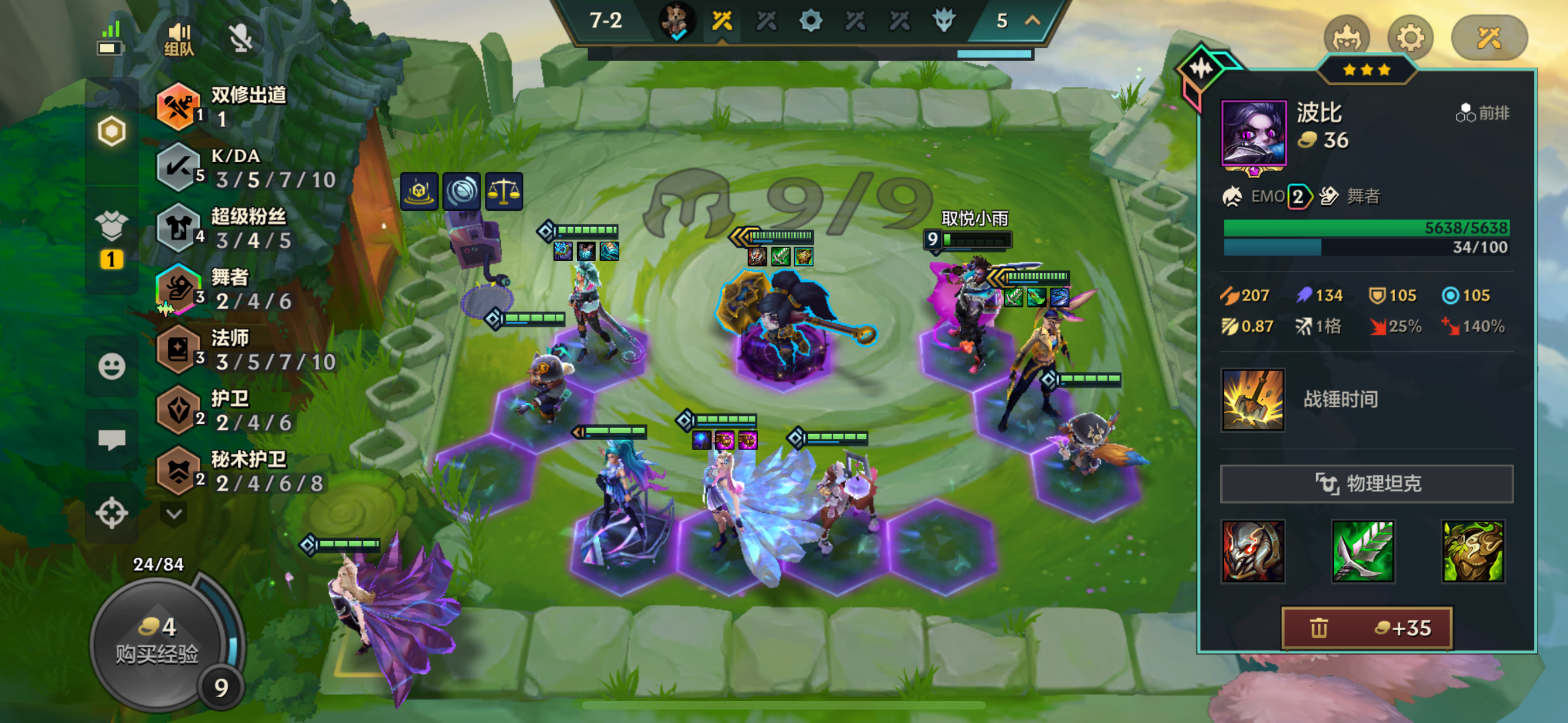
Task: Open the settings gear menu
Action: (x=1410, y=38)
